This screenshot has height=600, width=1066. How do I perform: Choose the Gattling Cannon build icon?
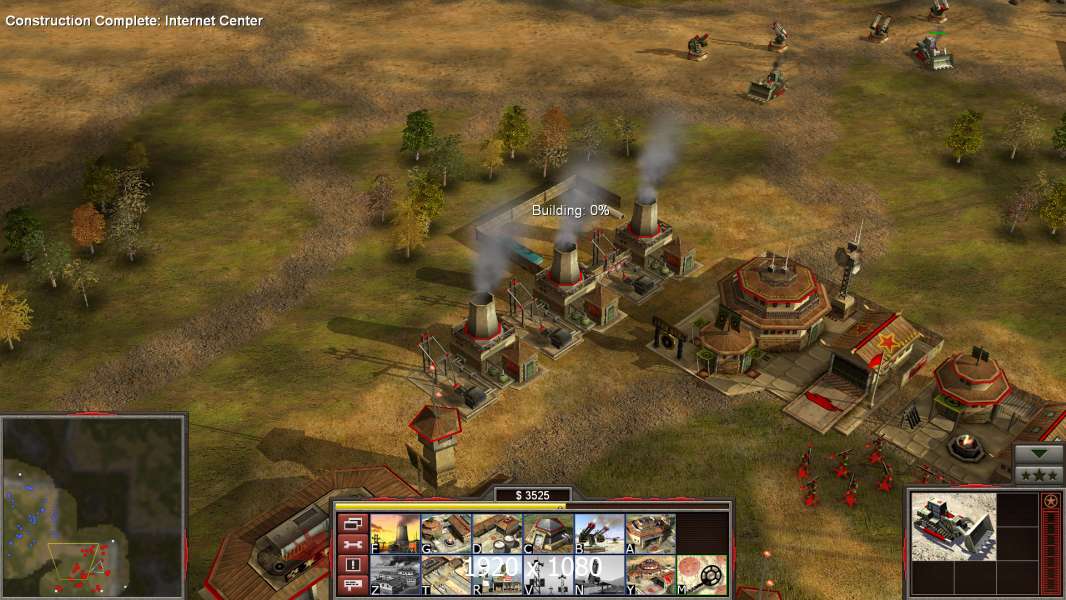(599, 534)
